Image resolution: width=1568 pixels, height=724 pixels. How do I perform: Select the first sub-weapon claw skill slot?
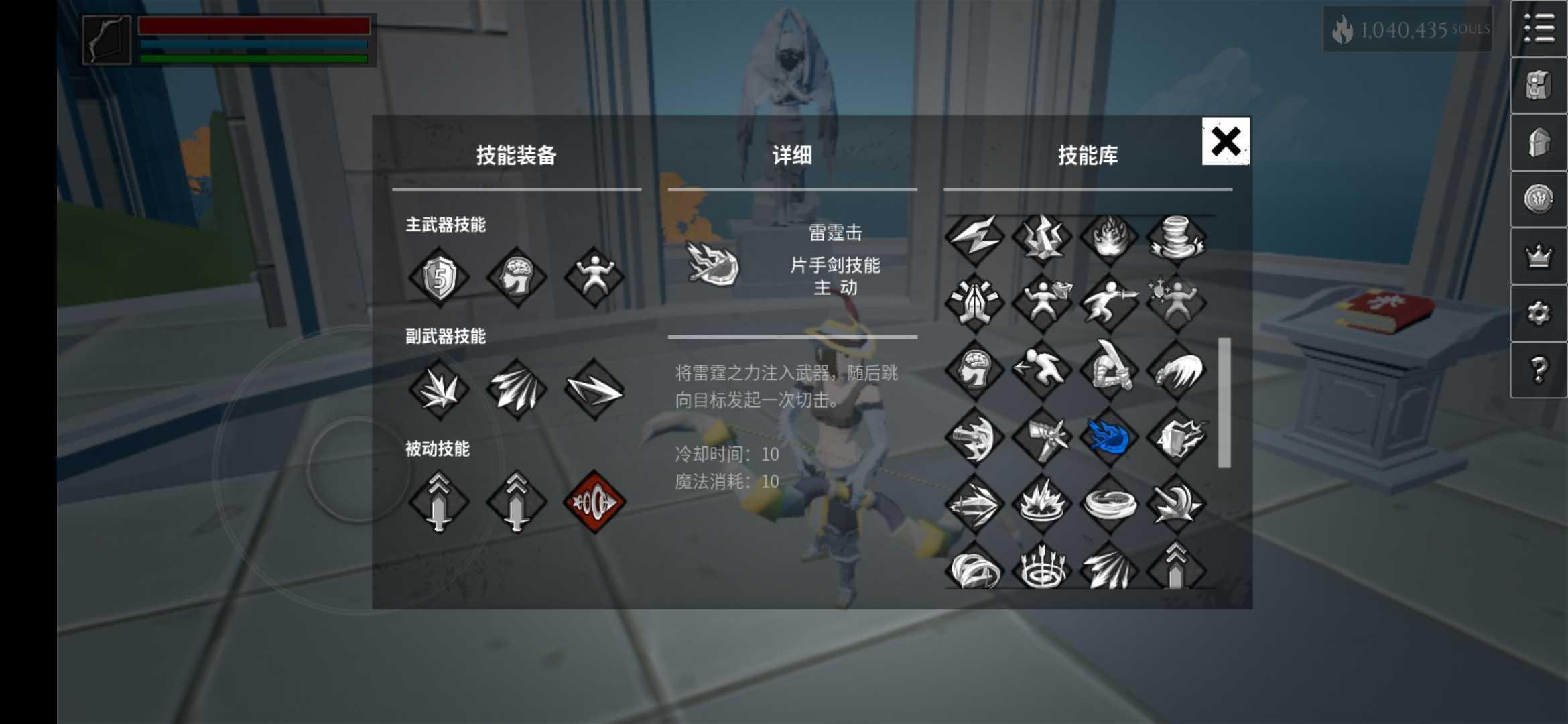(439, 389)
